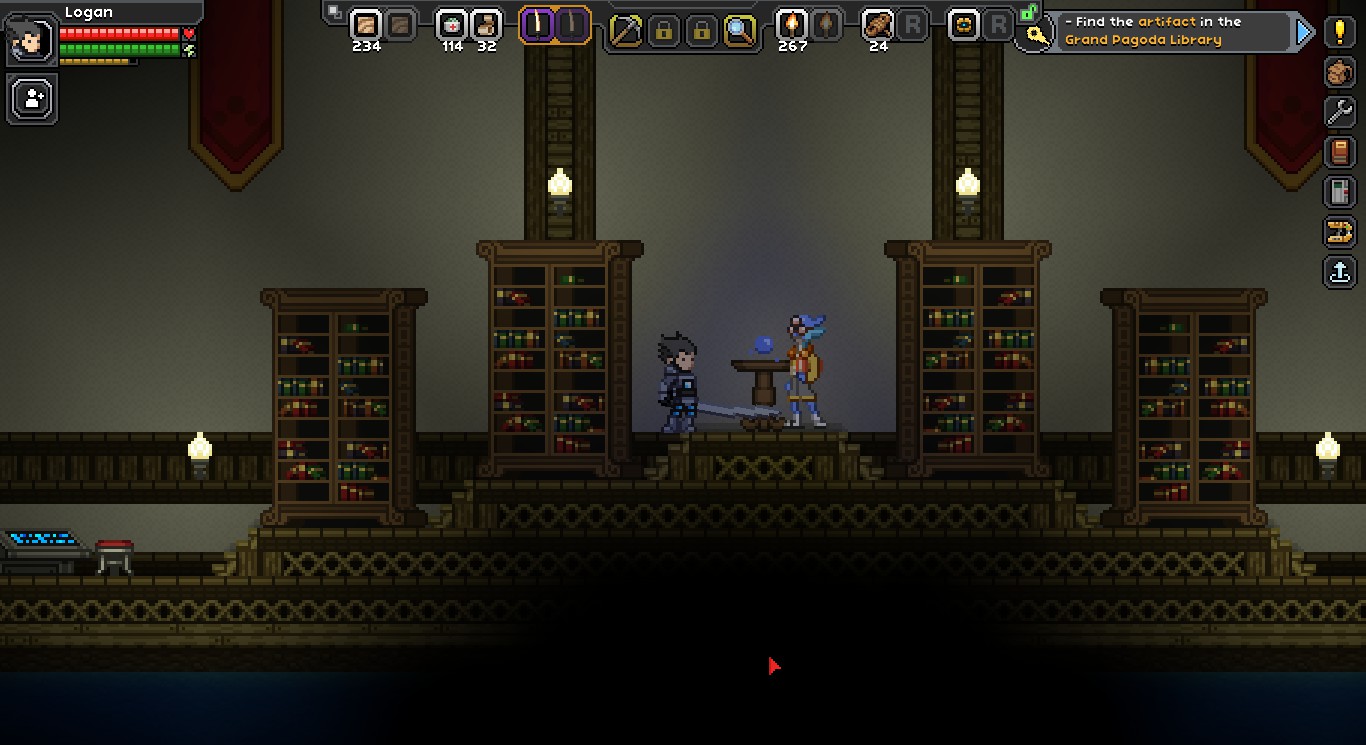Select the wood planks stack of 234
The width and height of the screenshot is (1366, 745).
pyautogui.click(x=366, y=25)
